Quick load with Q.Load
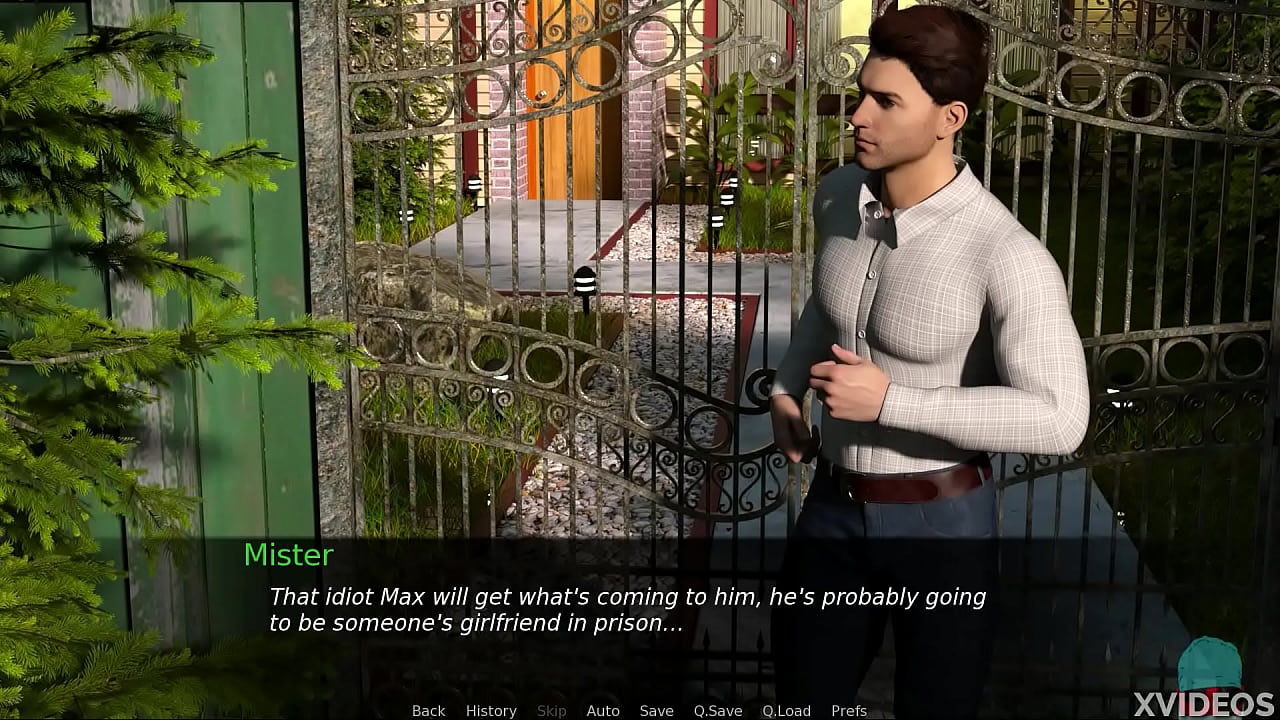The width and height of the screenshot is (1280, 720). point(786,711)
